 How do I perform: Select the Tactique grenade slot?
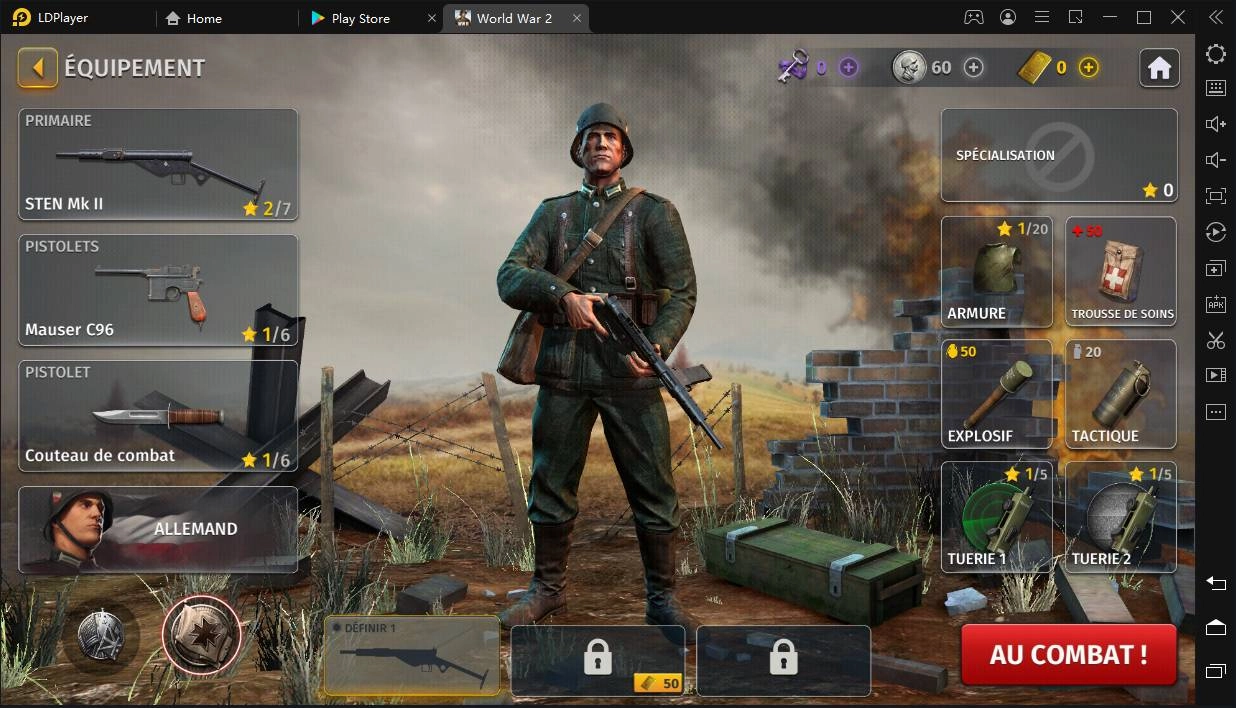(x=1121, y=394)
